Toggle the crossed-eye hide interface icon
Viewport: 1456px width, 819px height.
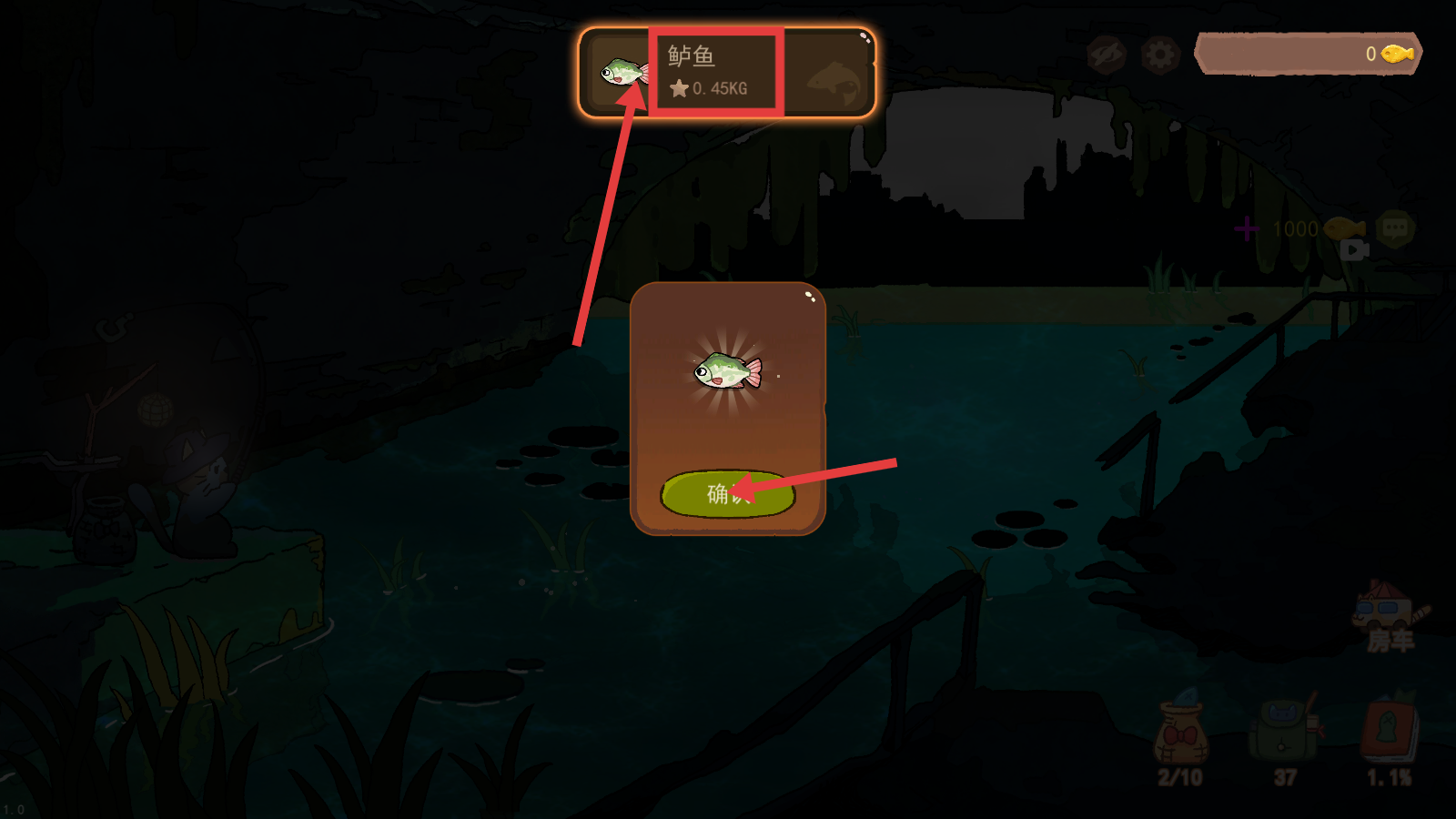(x=1107, y=55)
